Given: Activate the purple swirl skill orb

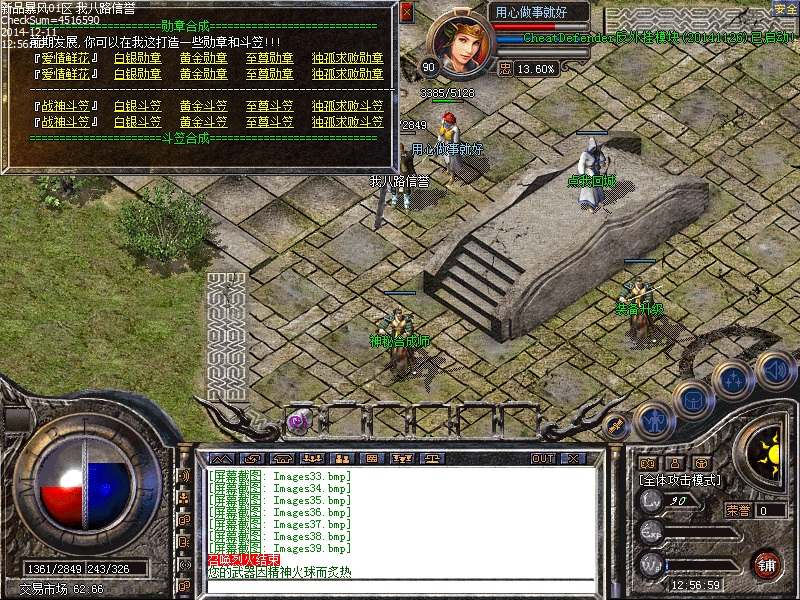Looking at the screenshot, I should pyautogui.click(x=297, y=422).
